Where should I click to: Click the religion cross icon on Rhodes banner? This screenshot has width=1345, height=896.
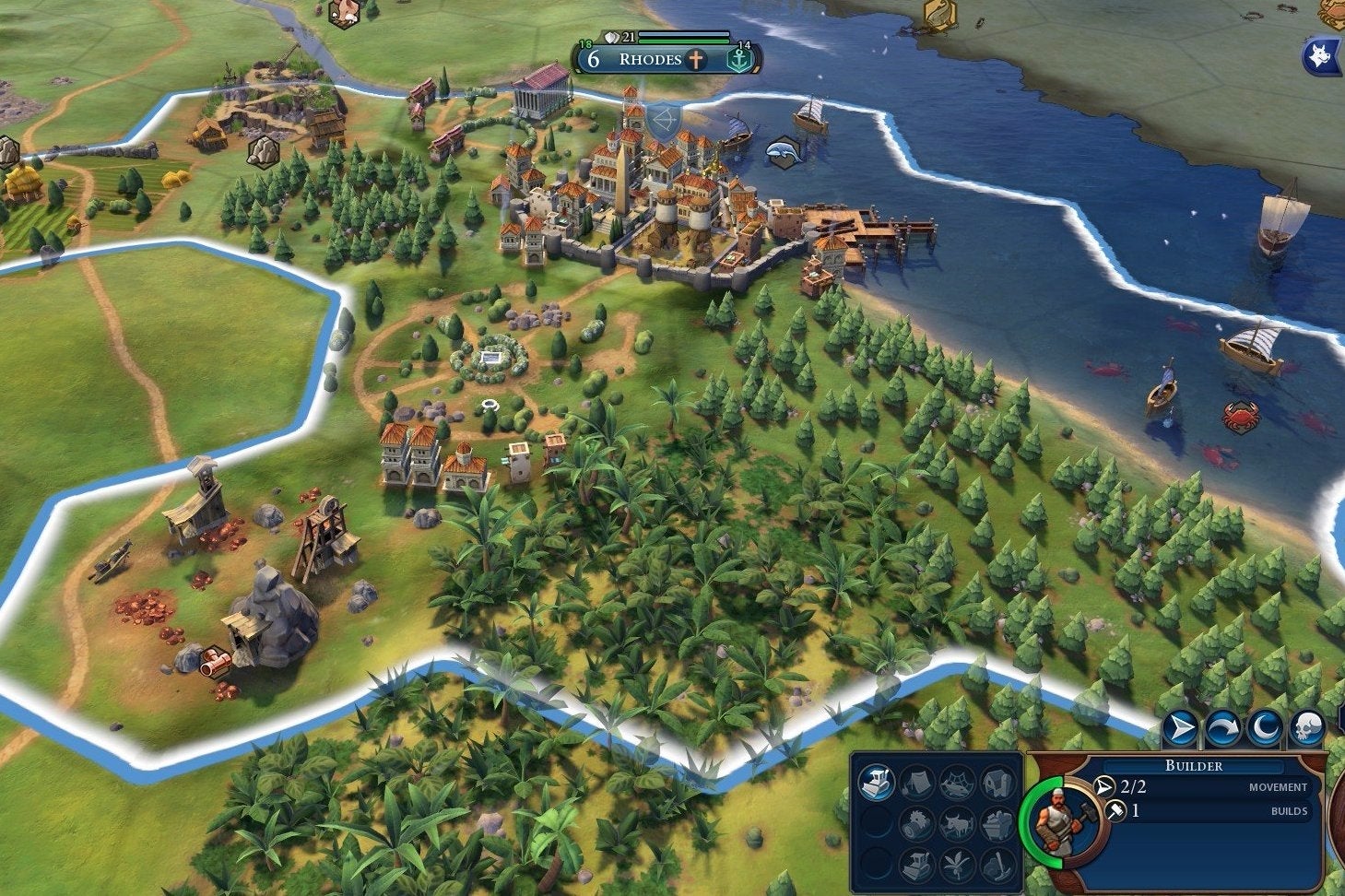coord(695,58)
